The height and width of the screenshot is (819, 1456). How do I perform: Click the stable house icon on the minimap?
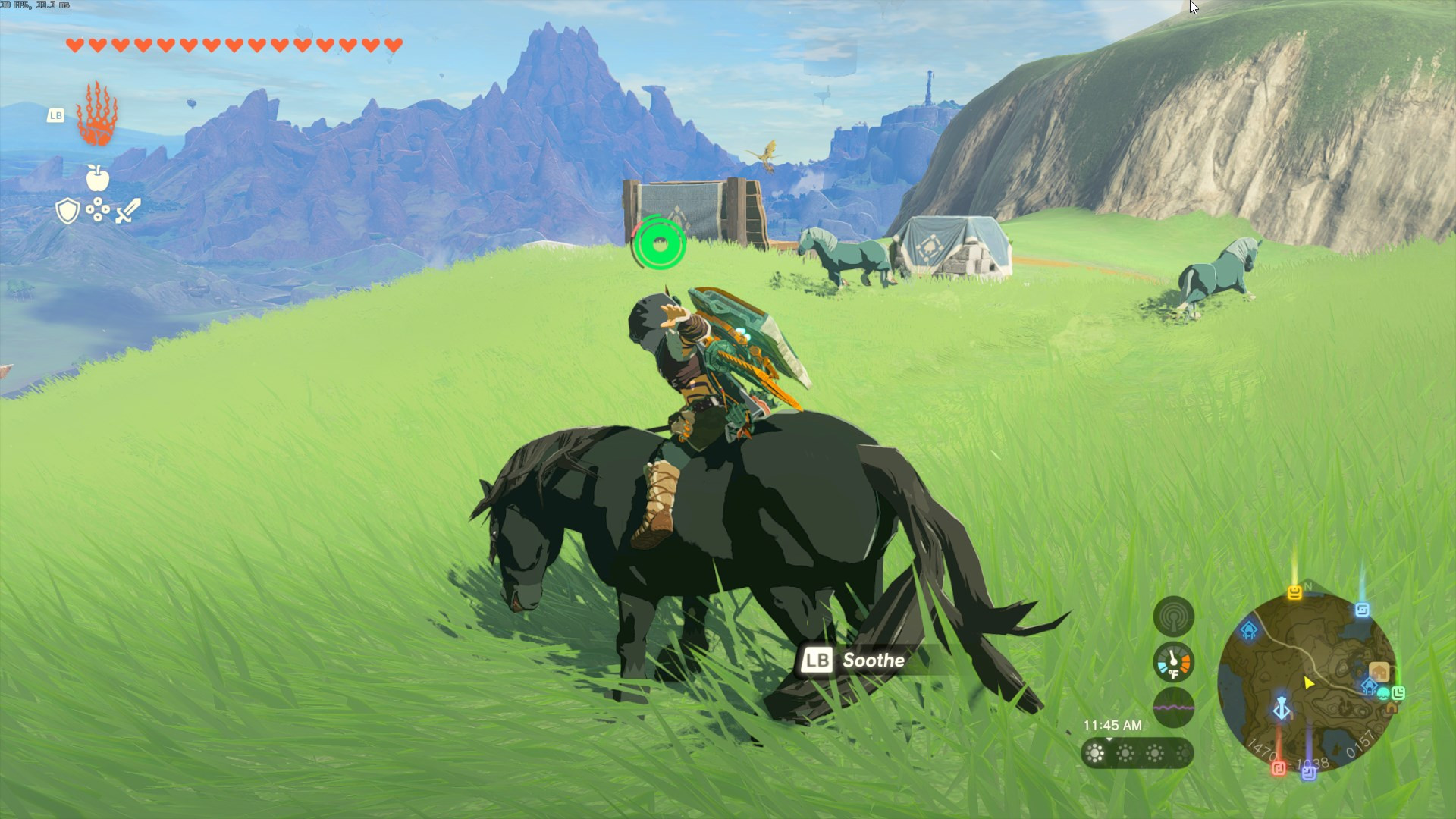1379,673
